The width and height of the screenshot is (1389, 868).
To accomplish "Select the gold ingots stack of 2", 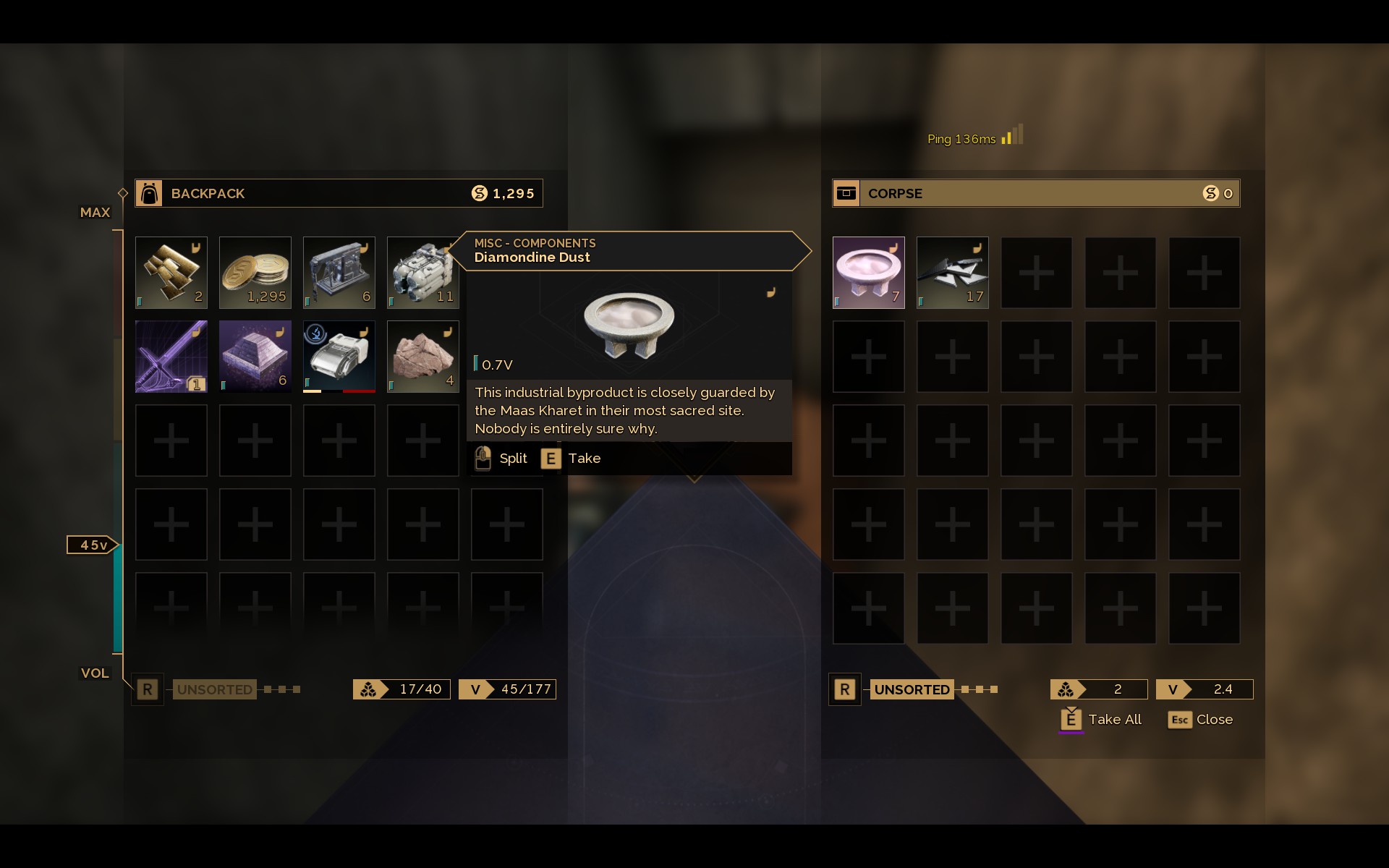I will coord(171,273).
